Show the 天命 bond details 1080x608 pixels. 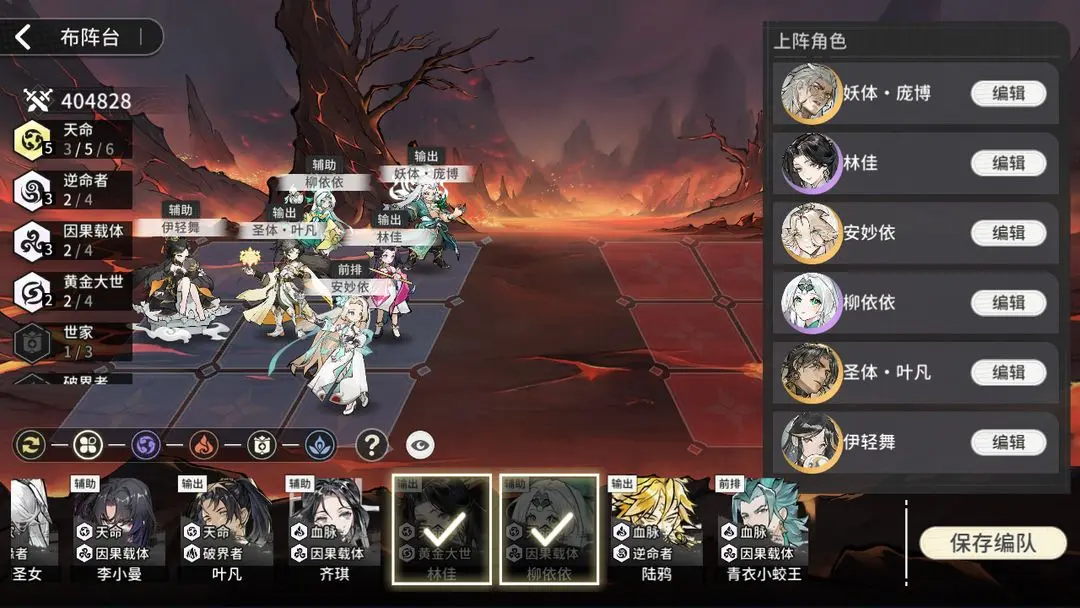pos(72,139)
